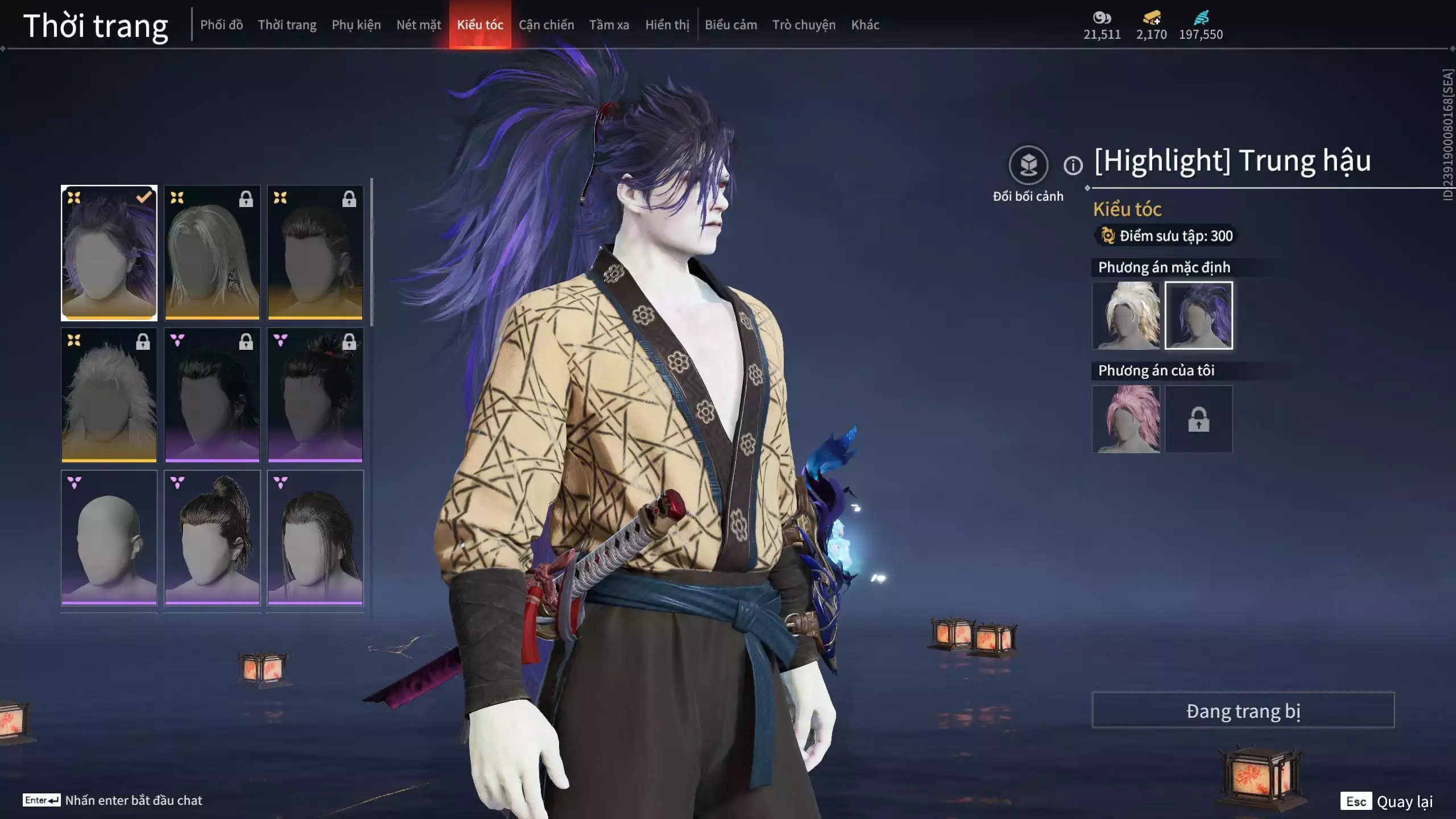Go to the Cận chiến tab
This screenshot has height=819, width=1456.
tap(546, 25)
